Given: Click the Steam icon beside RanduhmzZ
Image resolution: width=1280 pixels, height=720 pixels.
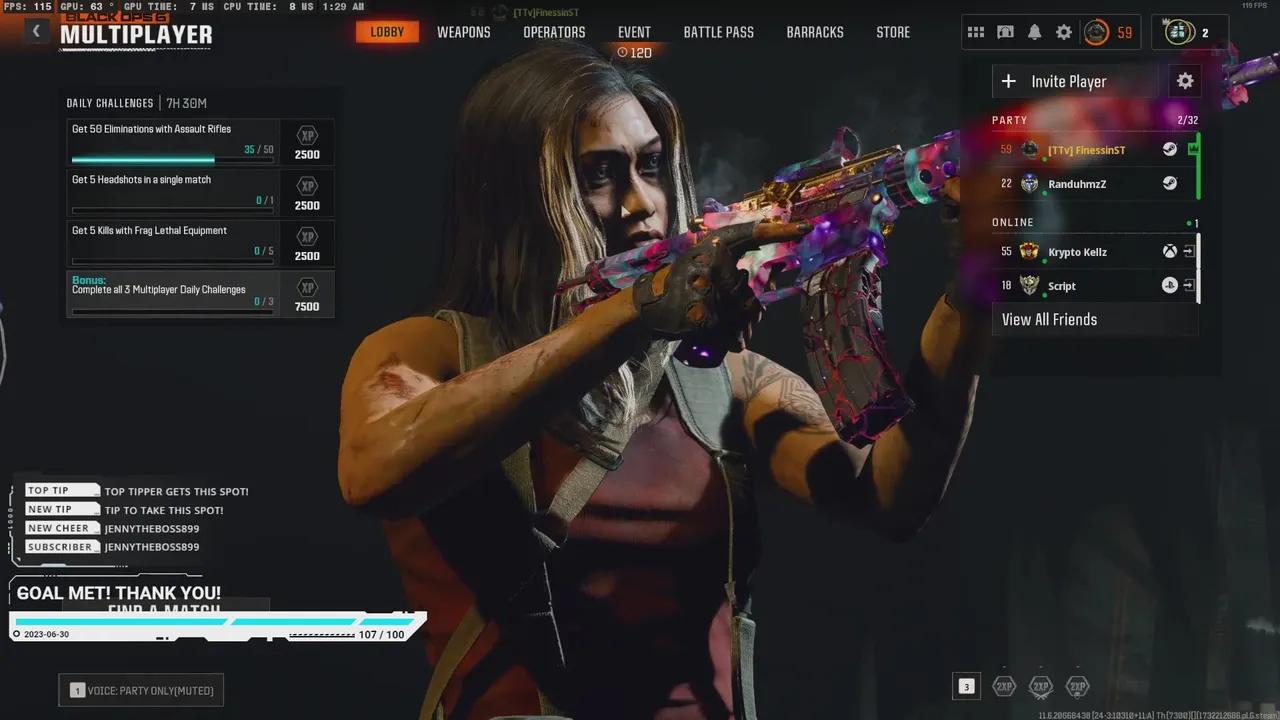Looking at the screenshot, I should pos(1169,183).
